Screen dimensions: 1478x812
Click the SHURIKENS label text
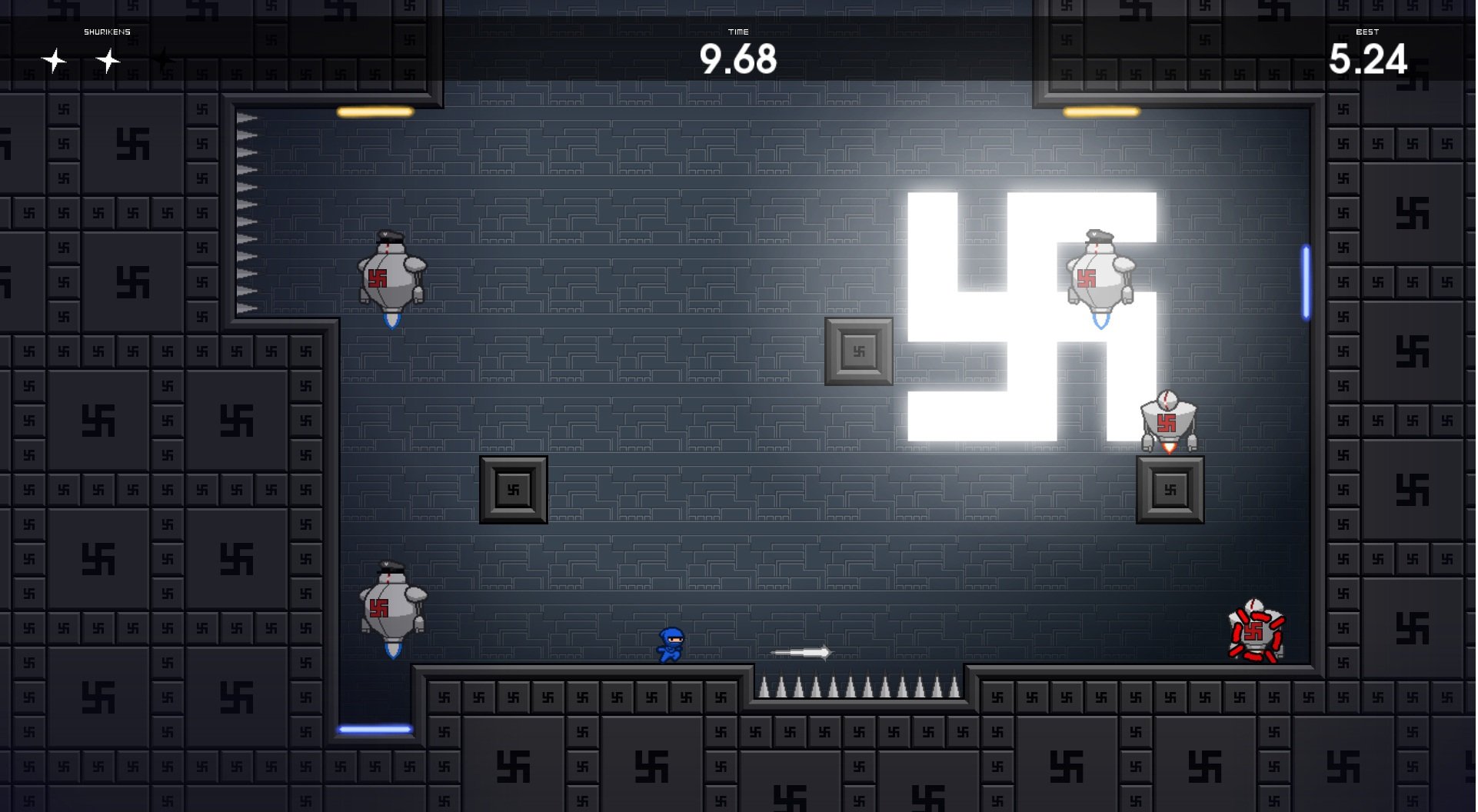pos(107,32)
